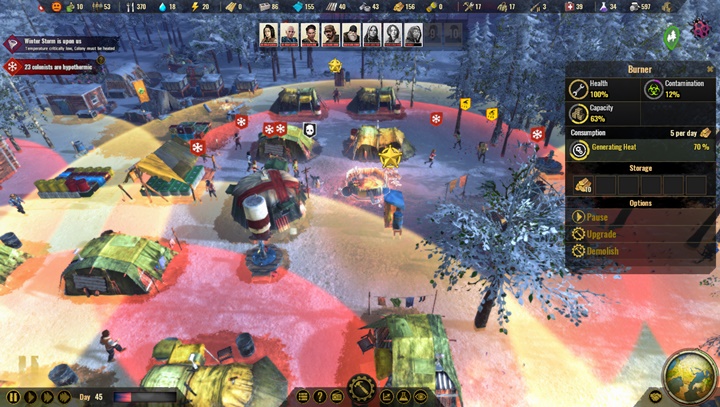Open the question mark help button
Viewport: 720px width, 407px height.
(x=320, y=397)
